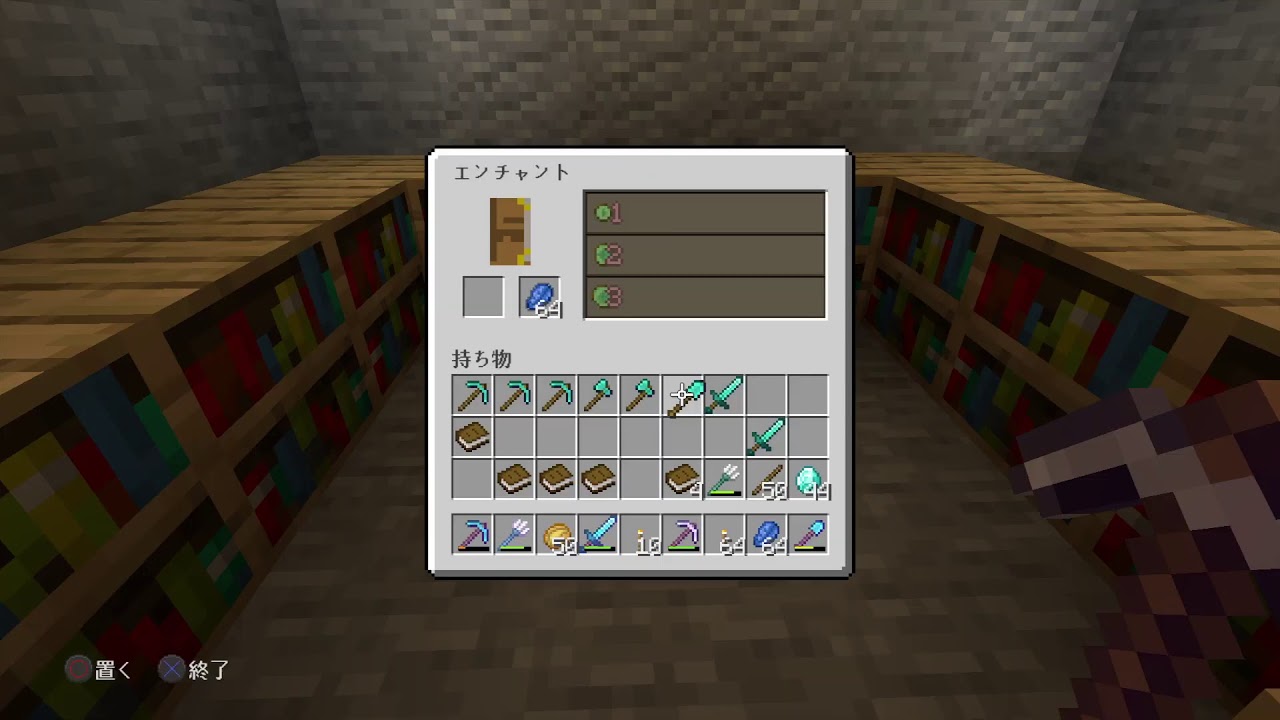
Task: Choose the level 2 enchantment option
Action: 705,253
